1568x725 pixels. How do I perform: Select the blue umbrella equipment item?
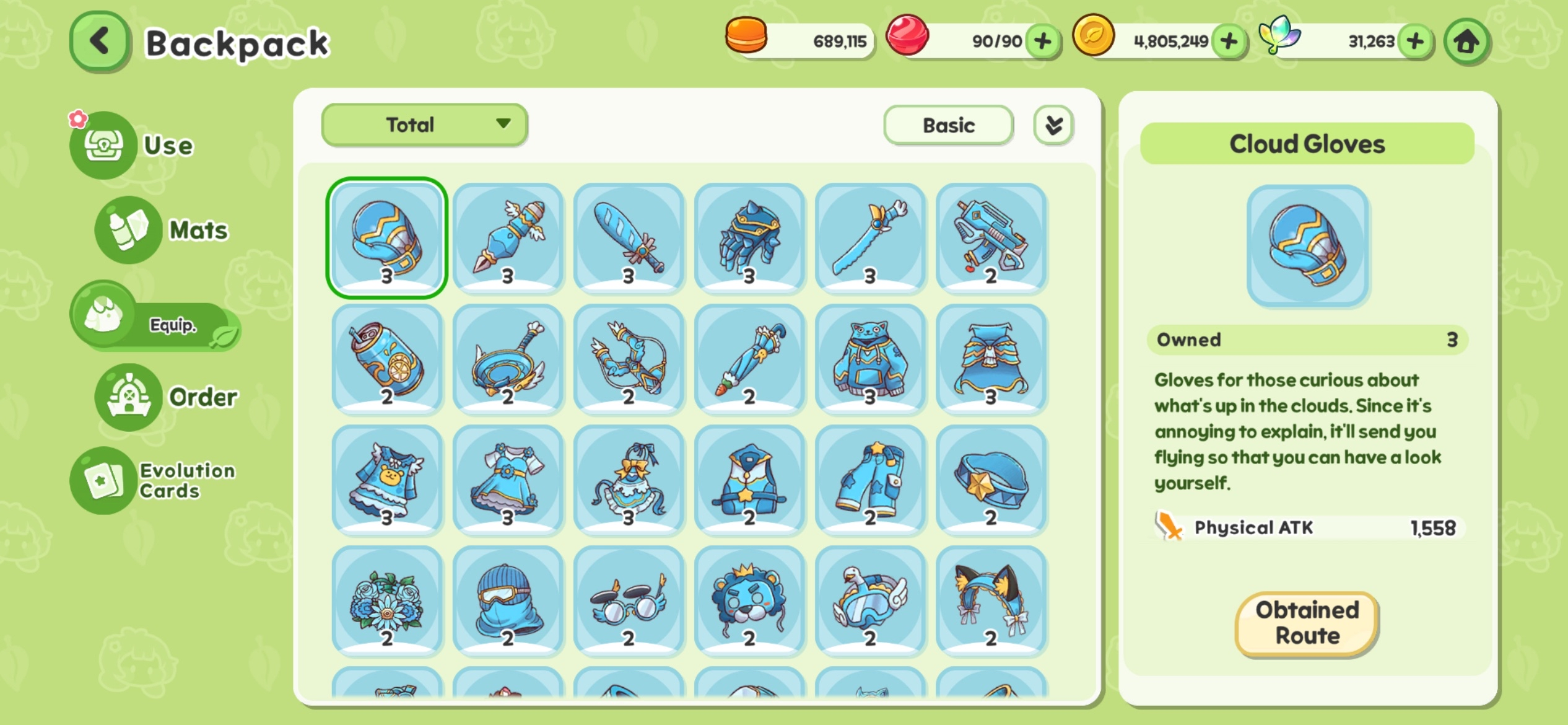(x=749, y=359)
